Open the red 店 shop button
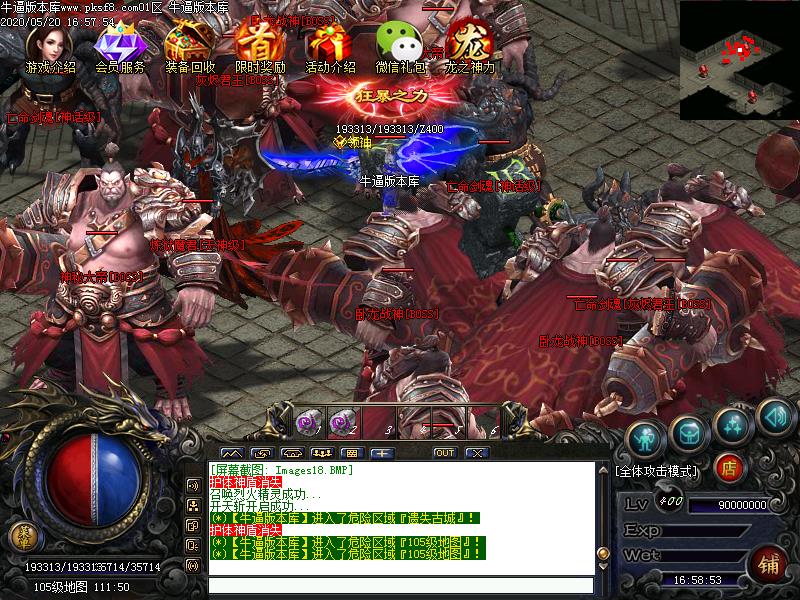Viewport: 800px width, 600px height. [730, 467]
